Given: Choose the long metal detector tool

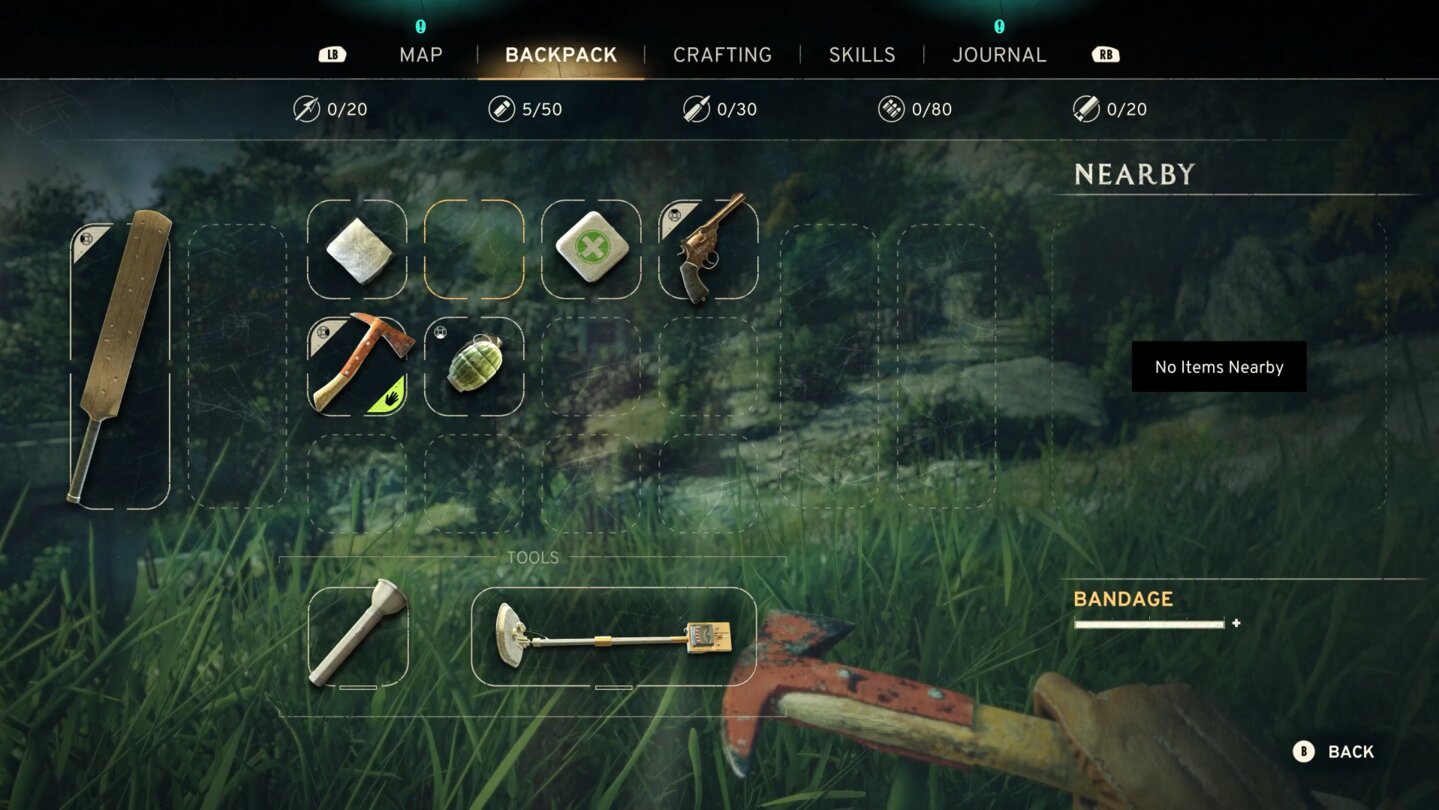Looking at the screenshot, I should pos(613,636).
